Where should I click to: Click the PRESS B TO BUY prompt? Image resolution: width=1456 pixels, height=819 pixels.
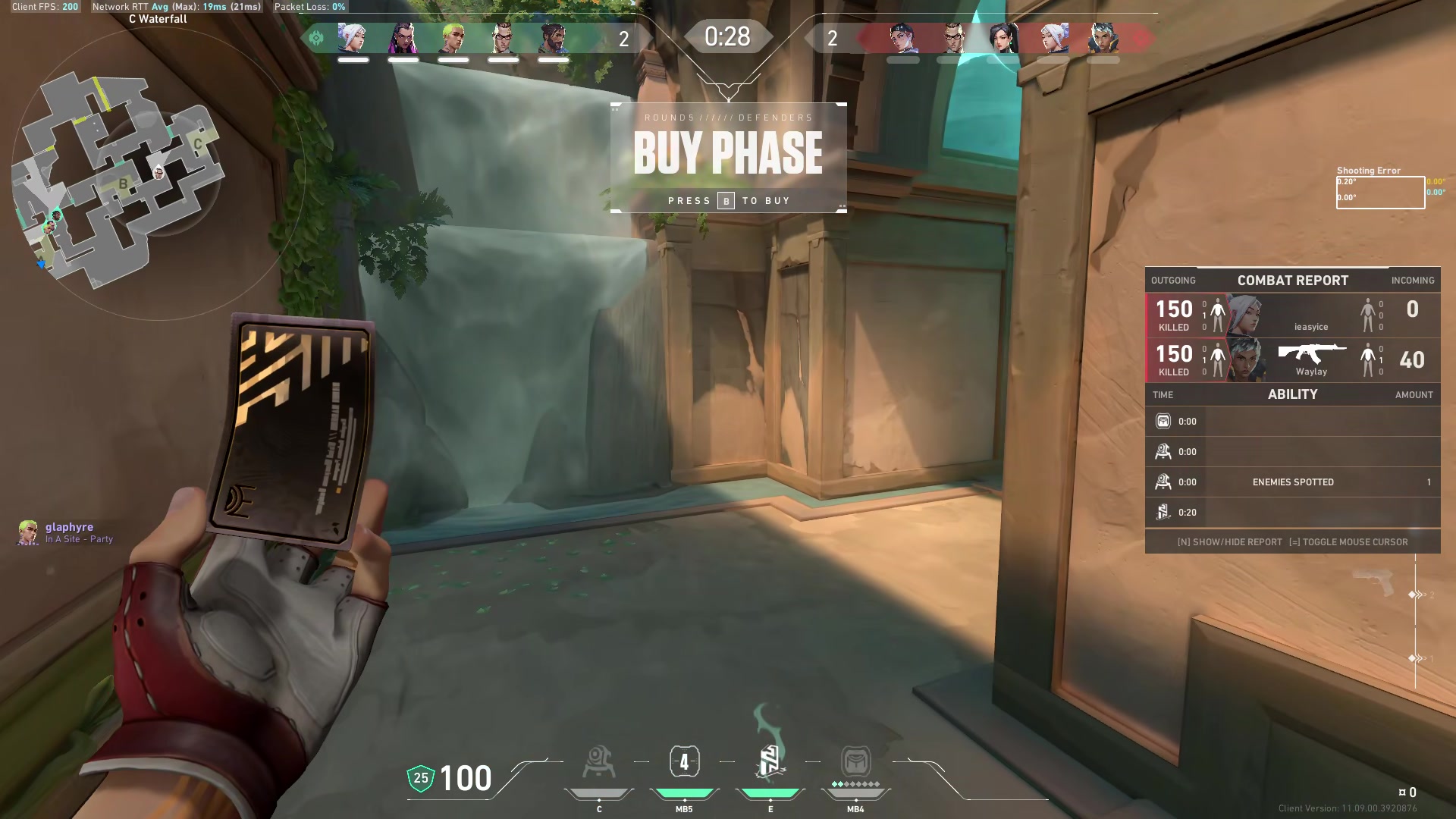tap(730, 200)
